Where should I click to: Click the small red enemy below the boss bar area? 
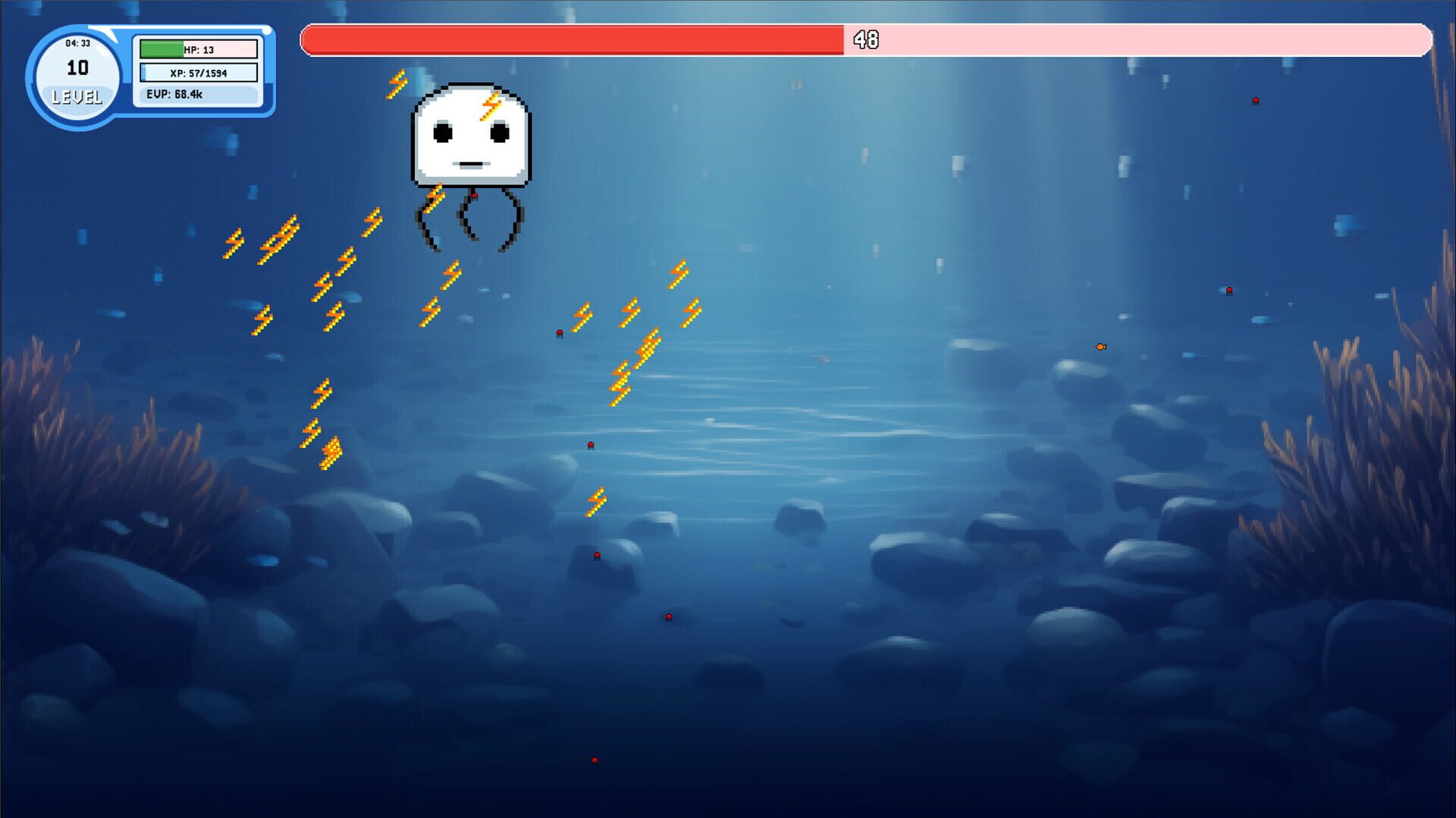[x=559, y=333]
